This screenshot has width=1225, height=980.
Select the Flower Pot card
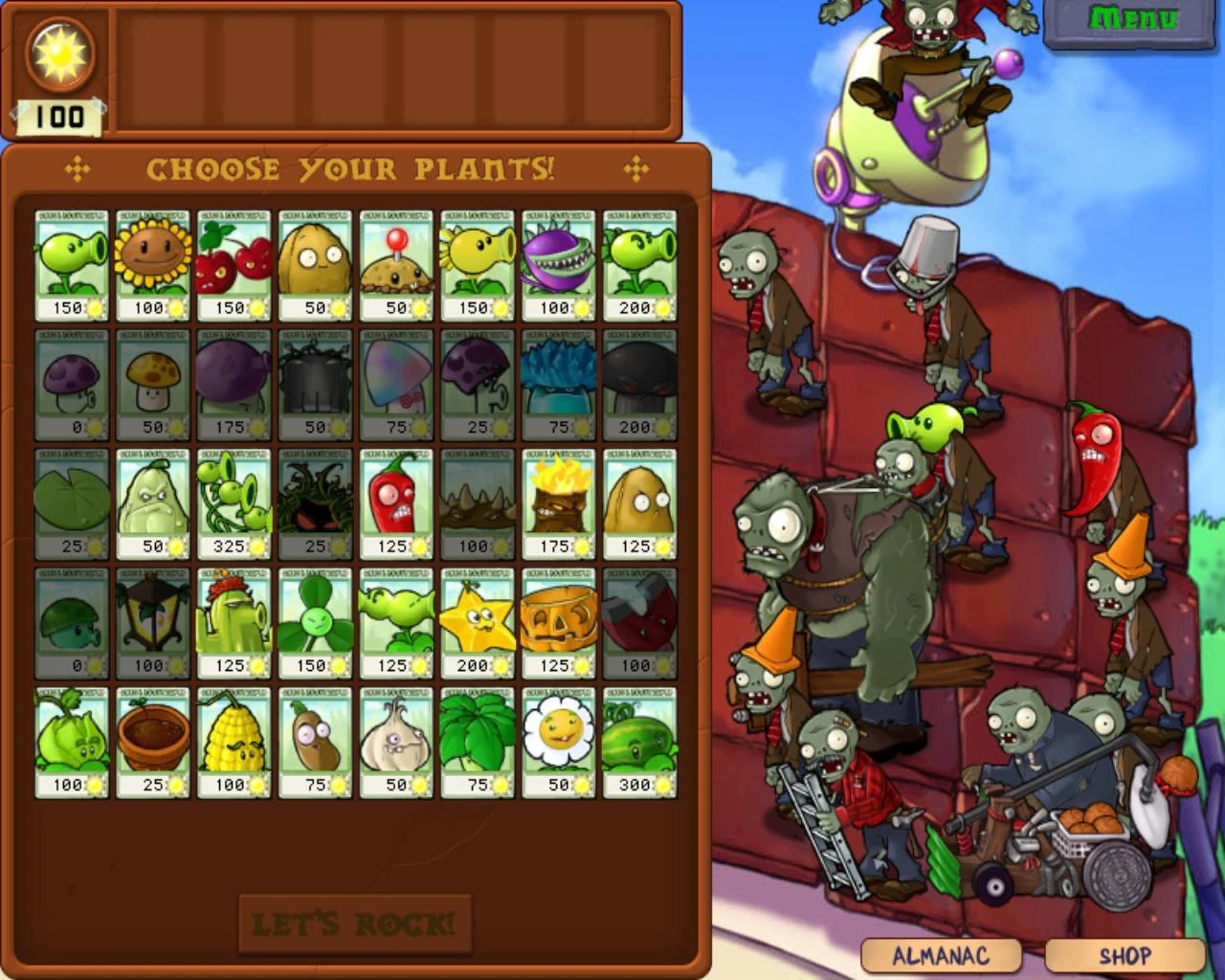153,737
